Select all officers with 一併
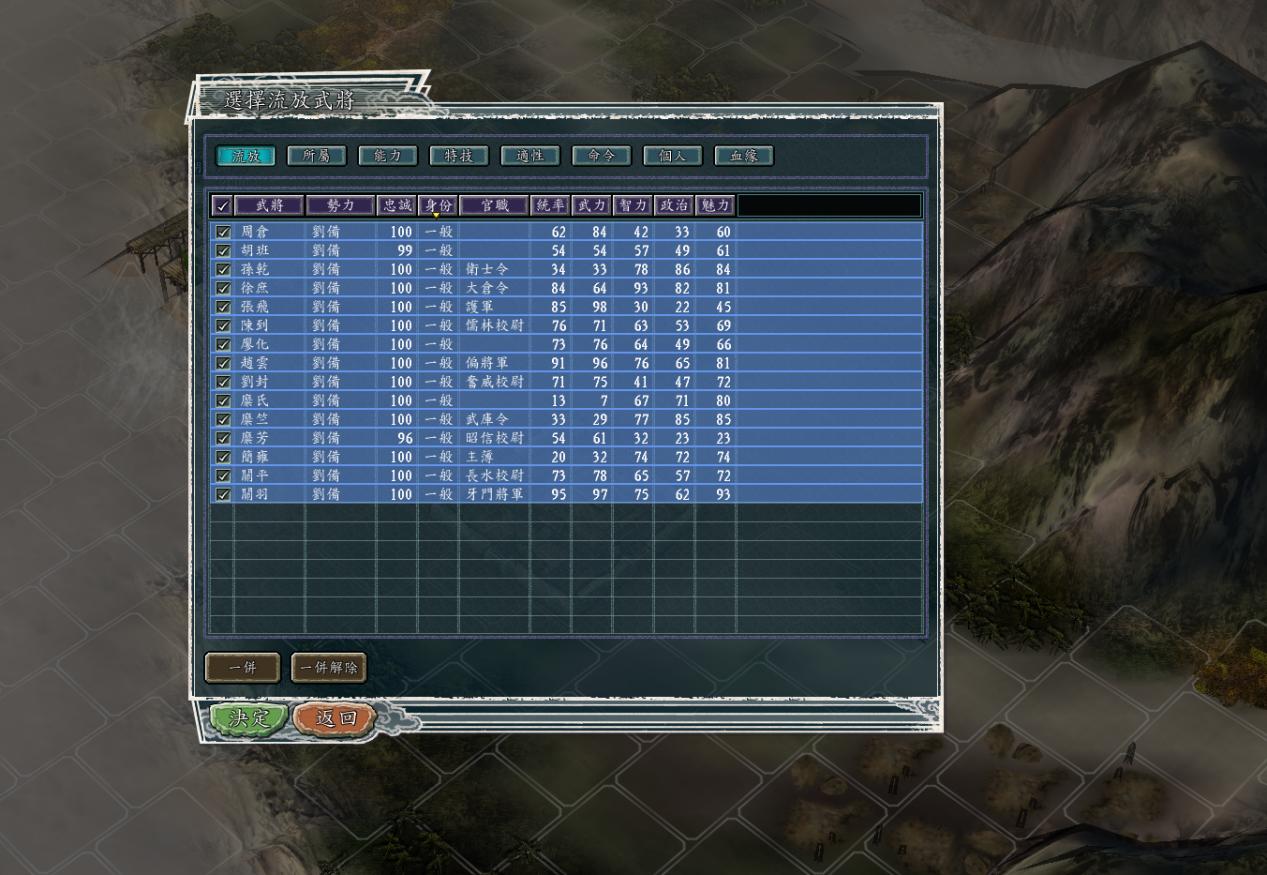Viewport: 1267px width, 875px height. click(x=242, y=668)
